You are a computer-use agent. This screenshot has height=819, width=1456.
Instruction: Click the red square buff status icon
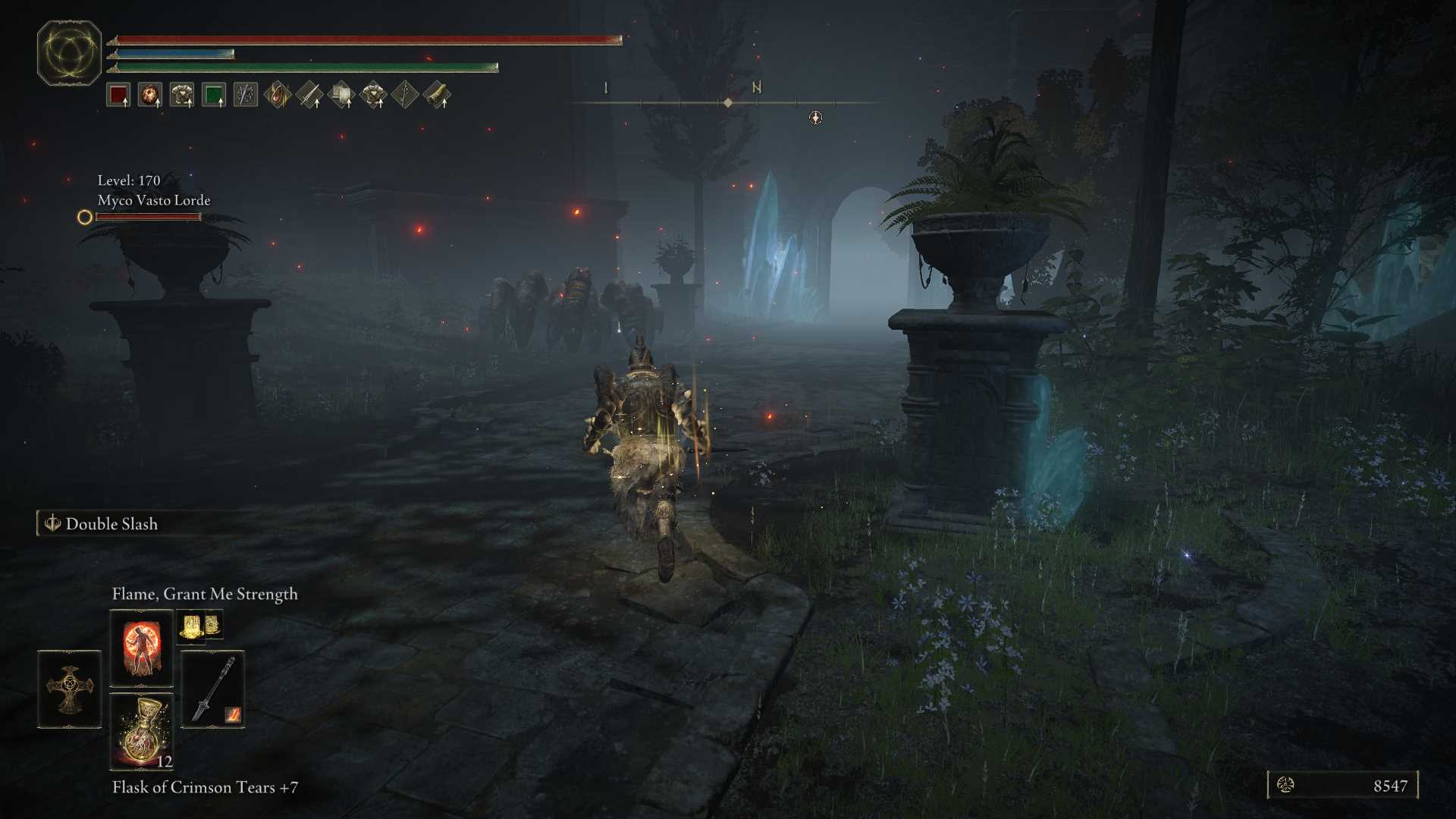(x=118, y=96)
